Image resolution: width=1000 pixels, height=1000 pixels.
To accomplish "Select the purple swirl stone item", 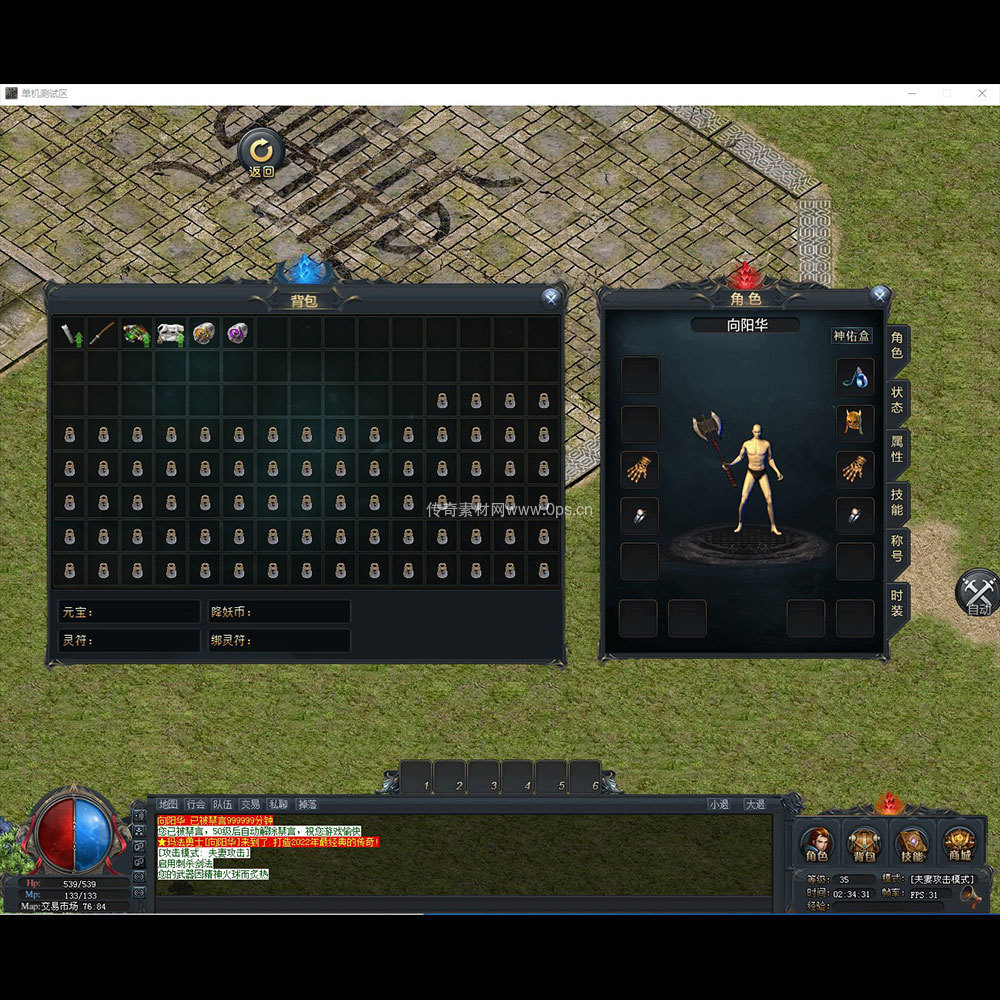I will click(x=237, y=333).
